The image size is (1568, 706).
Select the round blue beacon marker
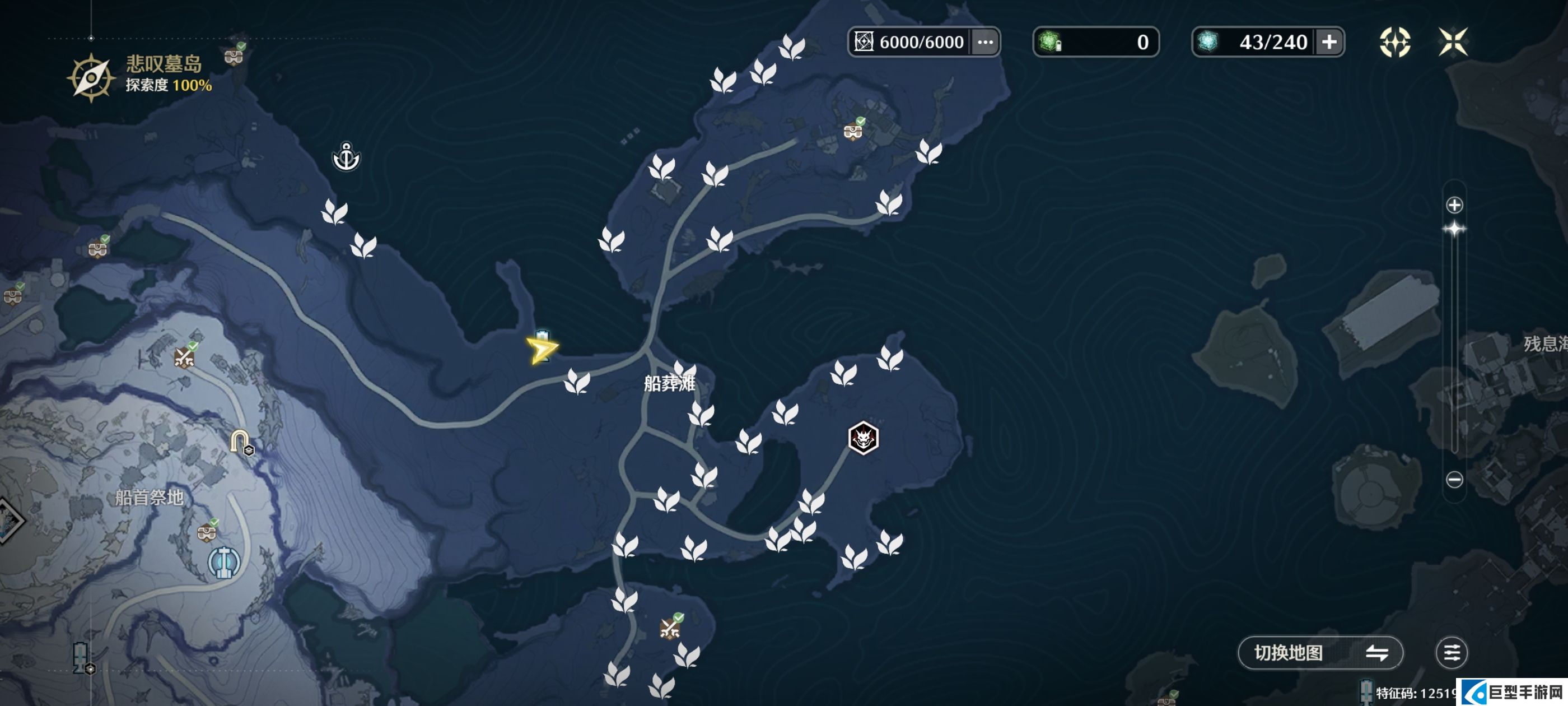pos(224,562)
